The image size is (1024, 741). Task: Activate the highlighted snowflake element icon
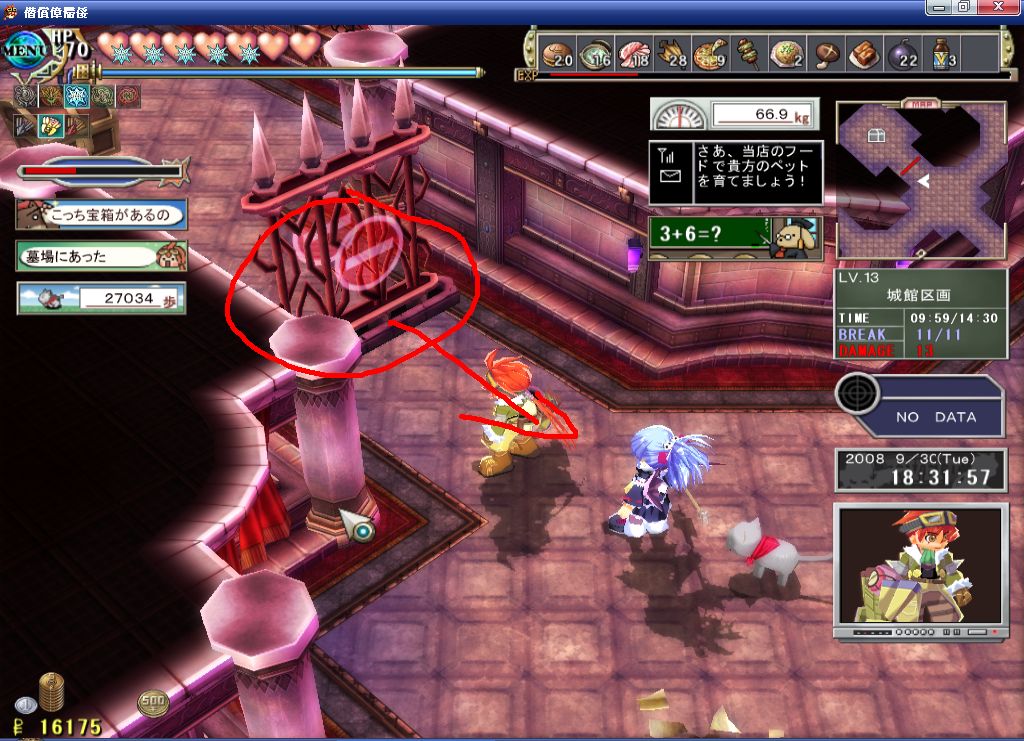click(76, 96)
